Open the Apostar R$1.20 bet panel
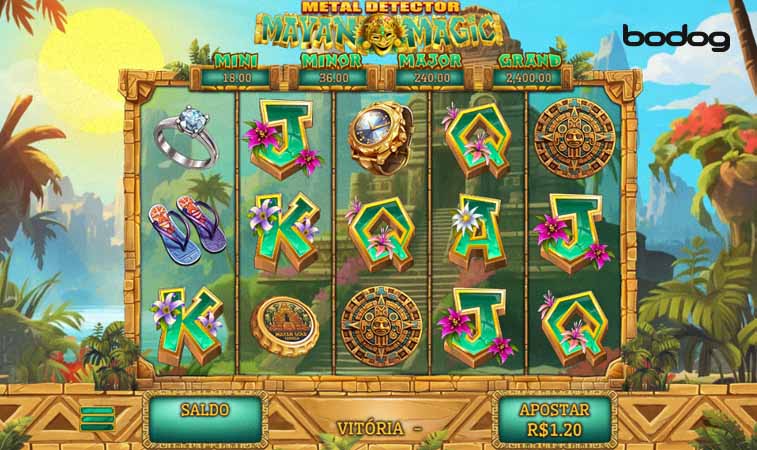The width and height of the screenshot is (757, 450). point(554,418)
